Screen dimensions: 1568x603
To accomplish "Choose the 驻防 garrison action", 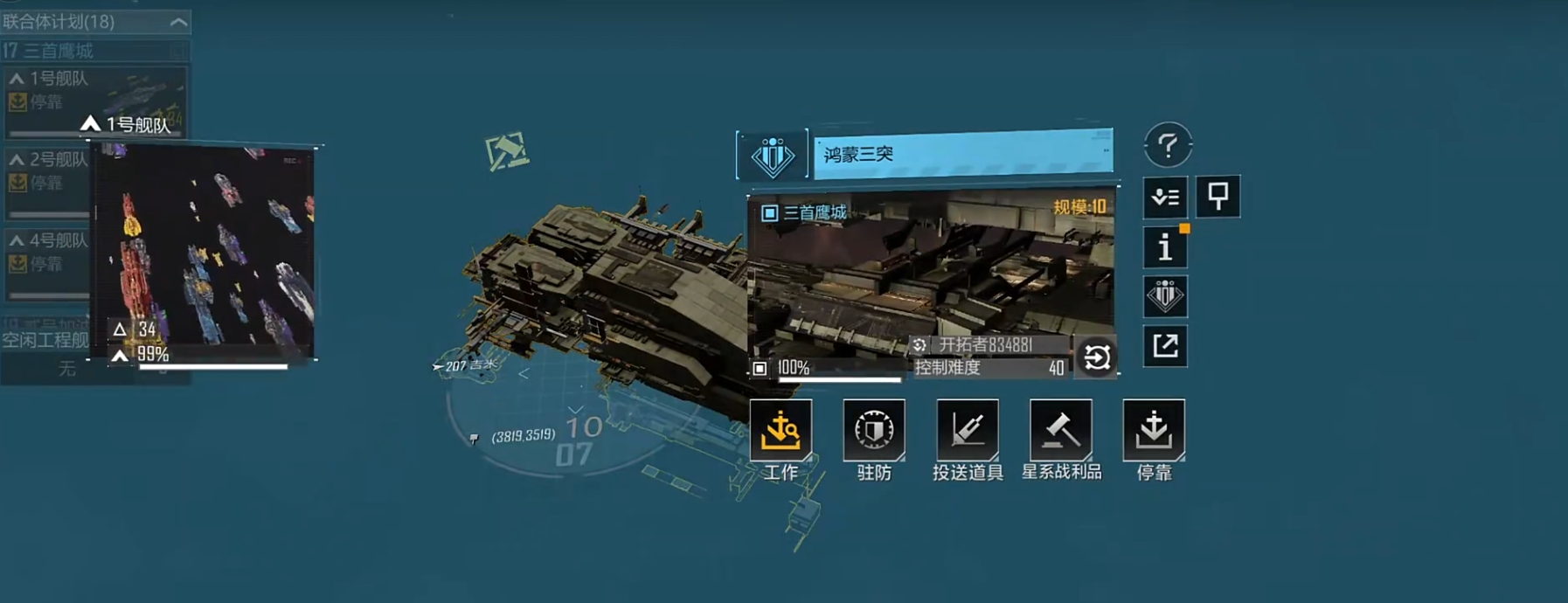I will point(873,430).
